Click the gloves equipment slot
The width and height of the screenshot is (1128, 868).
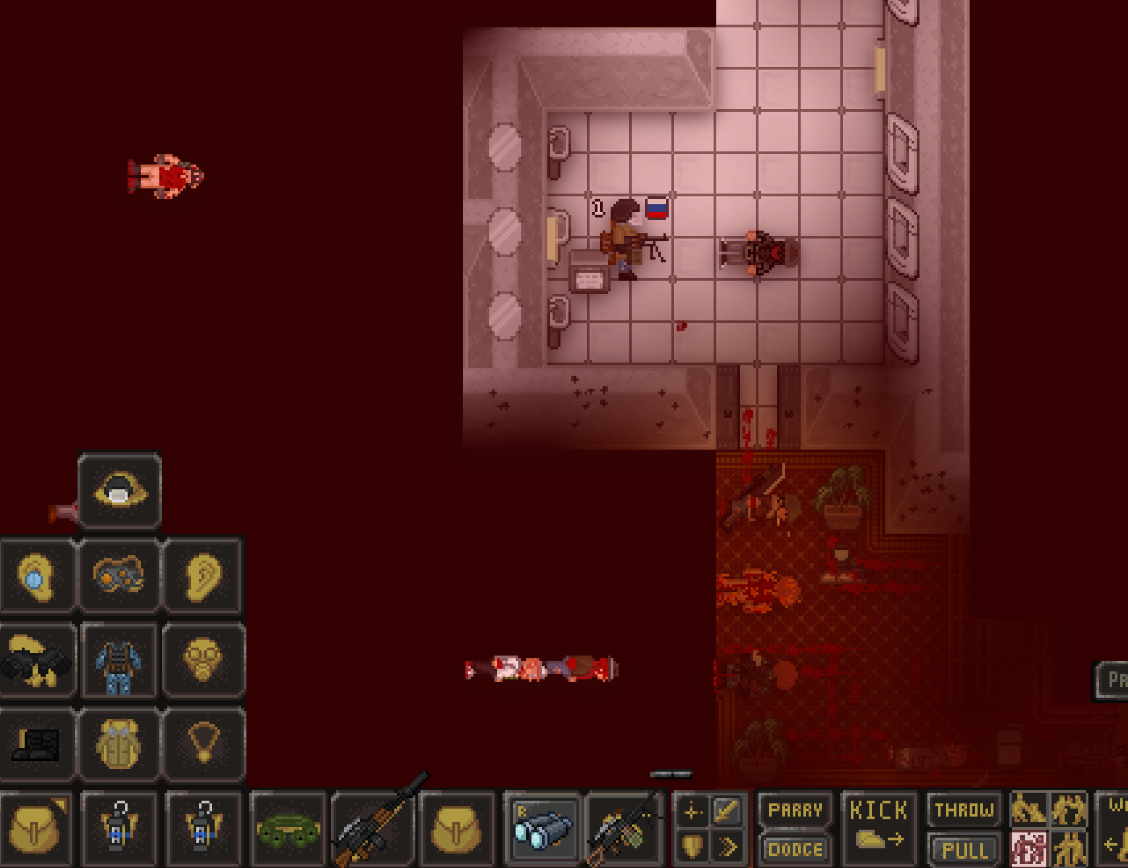coord(36,660)
